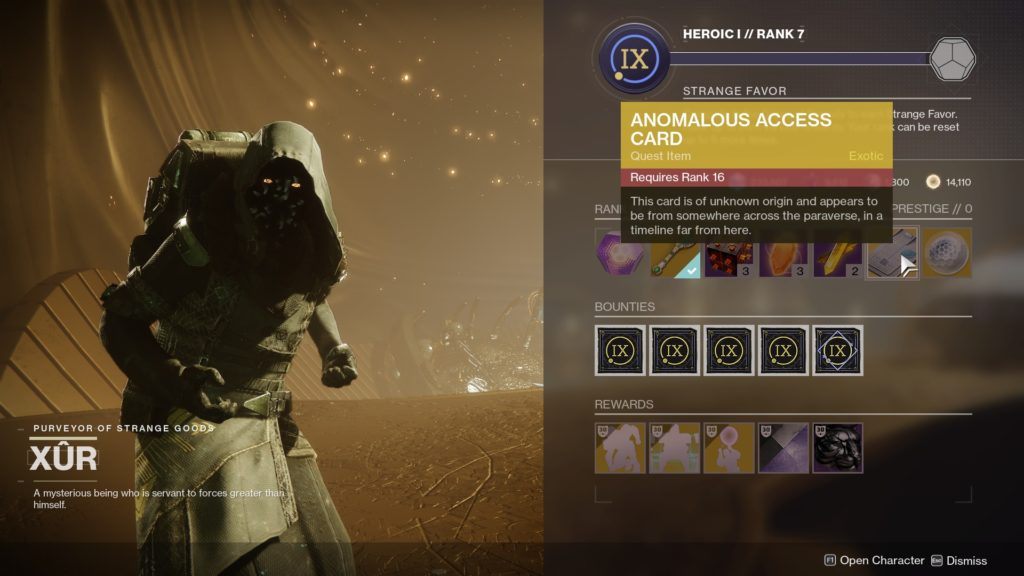1024x576 pixels.
Task: Choose the balloon-holding emote reward
Action: click(729, 447)
